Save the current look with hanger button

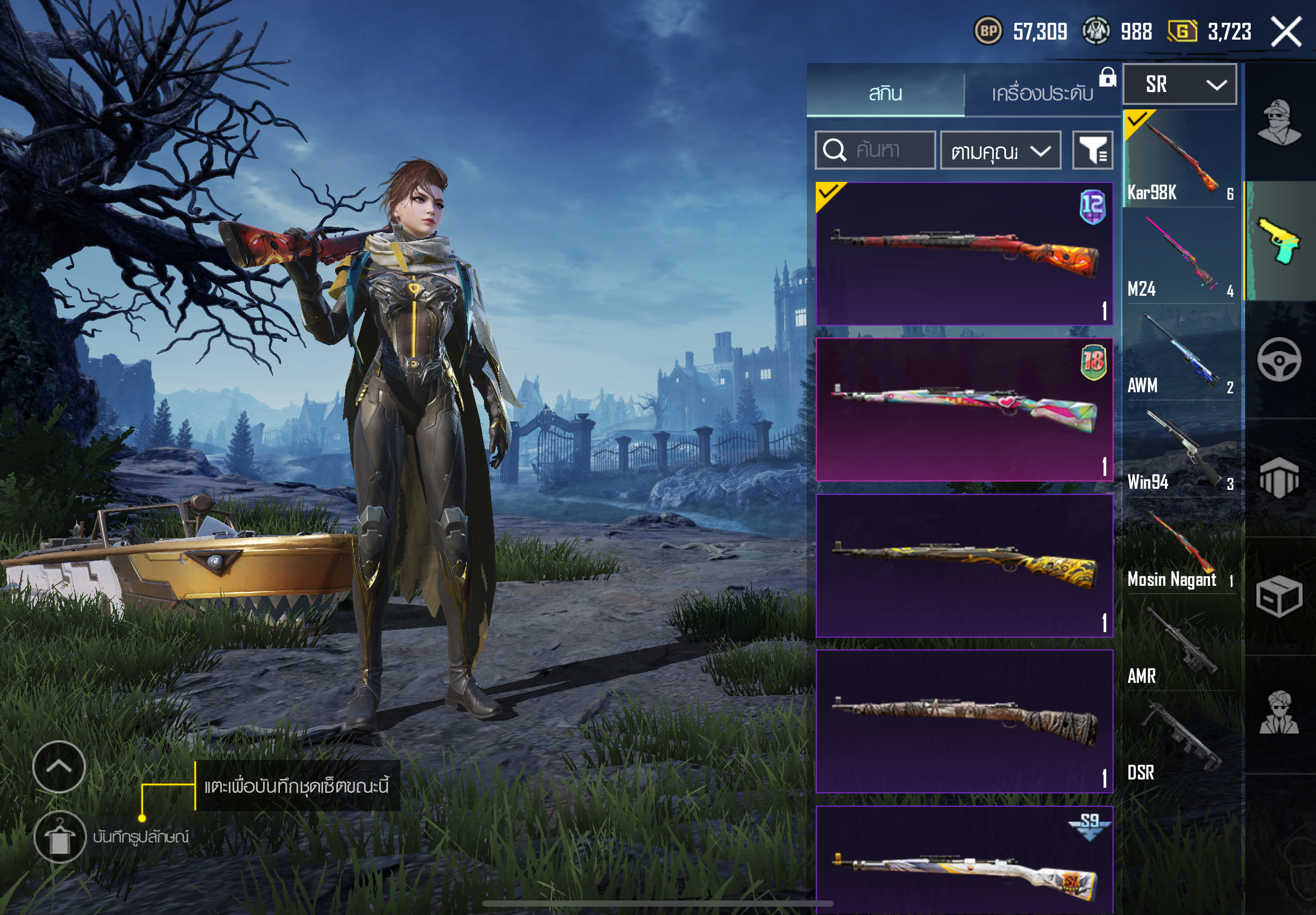coord(60,837)
